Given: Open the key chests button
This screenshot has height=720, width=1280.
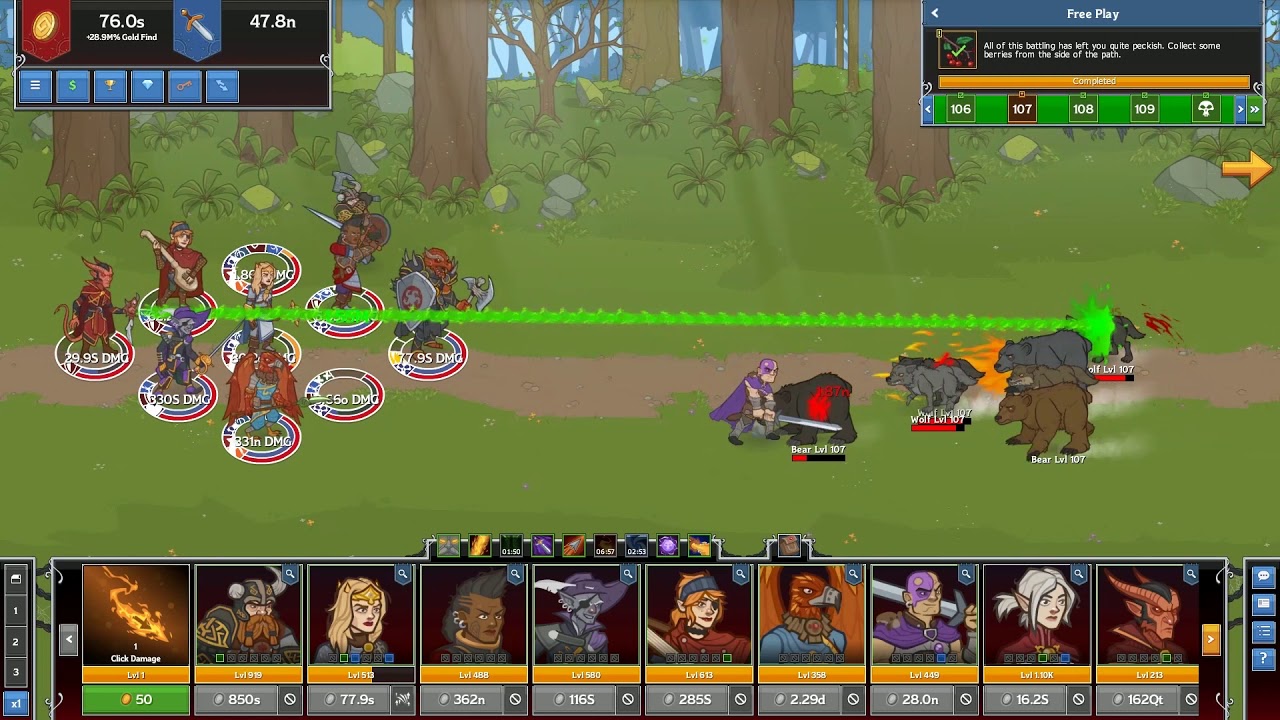Looking at the screenshot, I should click(x=184, y=86).
